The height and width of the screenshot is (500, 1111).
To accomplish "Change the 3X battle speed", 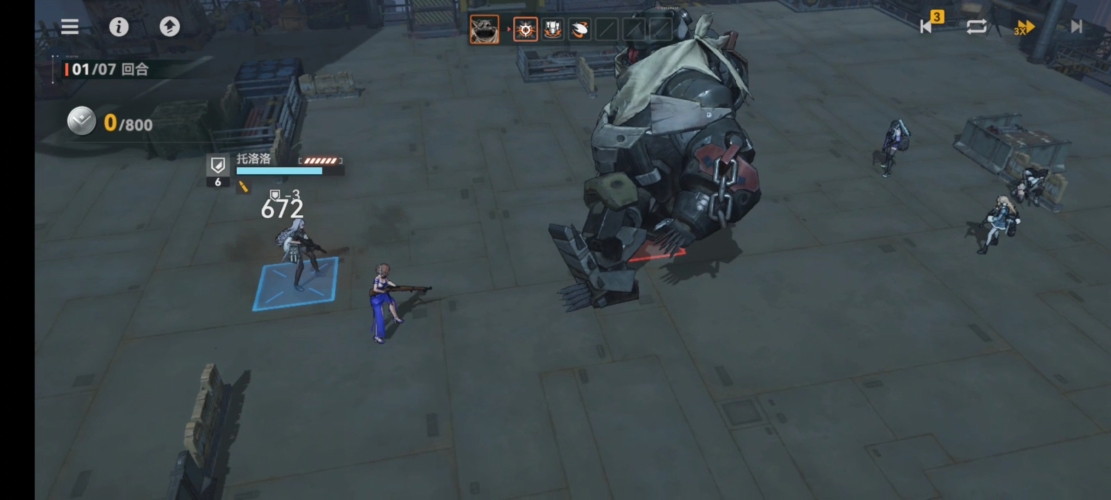I will 1024,27.
